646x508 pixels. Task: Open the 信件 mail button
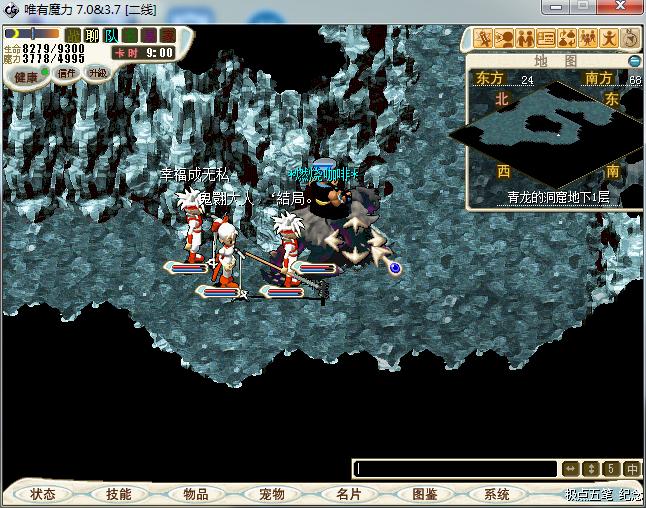[67, 73]
